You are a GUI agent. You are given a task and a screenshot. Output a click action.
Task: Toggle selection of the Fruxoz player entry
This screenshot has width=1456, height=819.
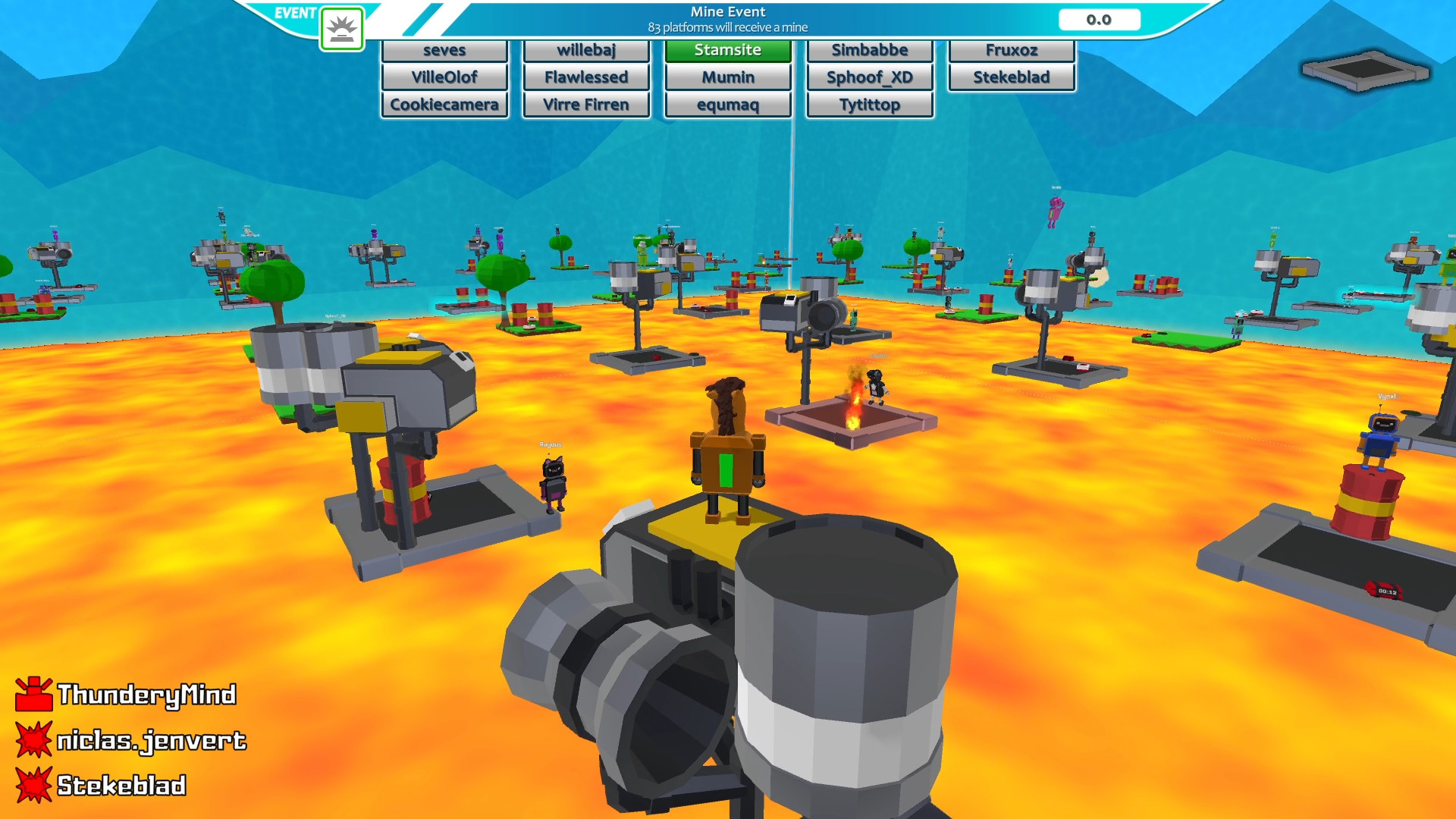pos(1012,49)
